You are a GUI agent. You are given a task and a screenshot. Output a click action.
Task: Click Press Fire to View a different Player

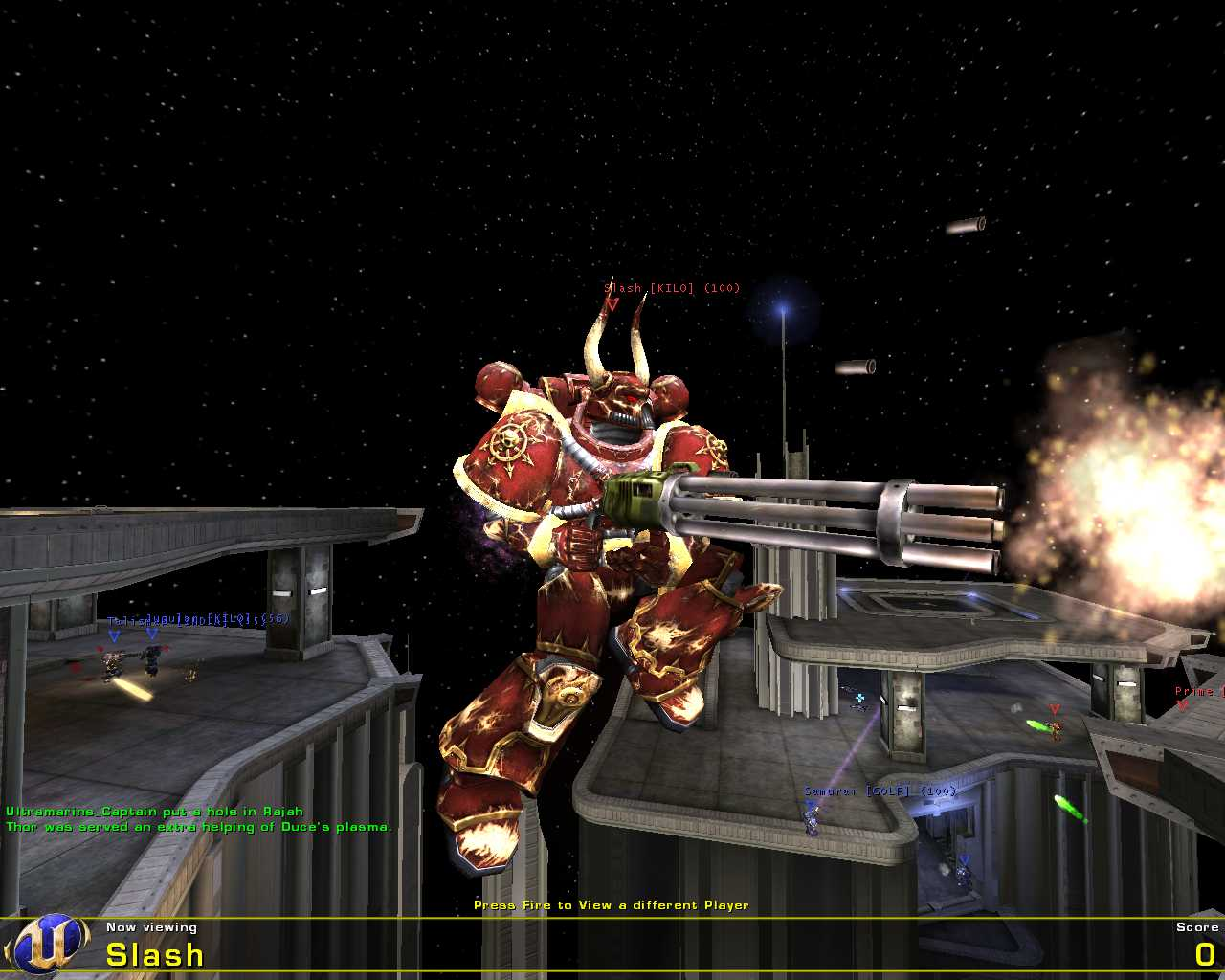point(612,904)
